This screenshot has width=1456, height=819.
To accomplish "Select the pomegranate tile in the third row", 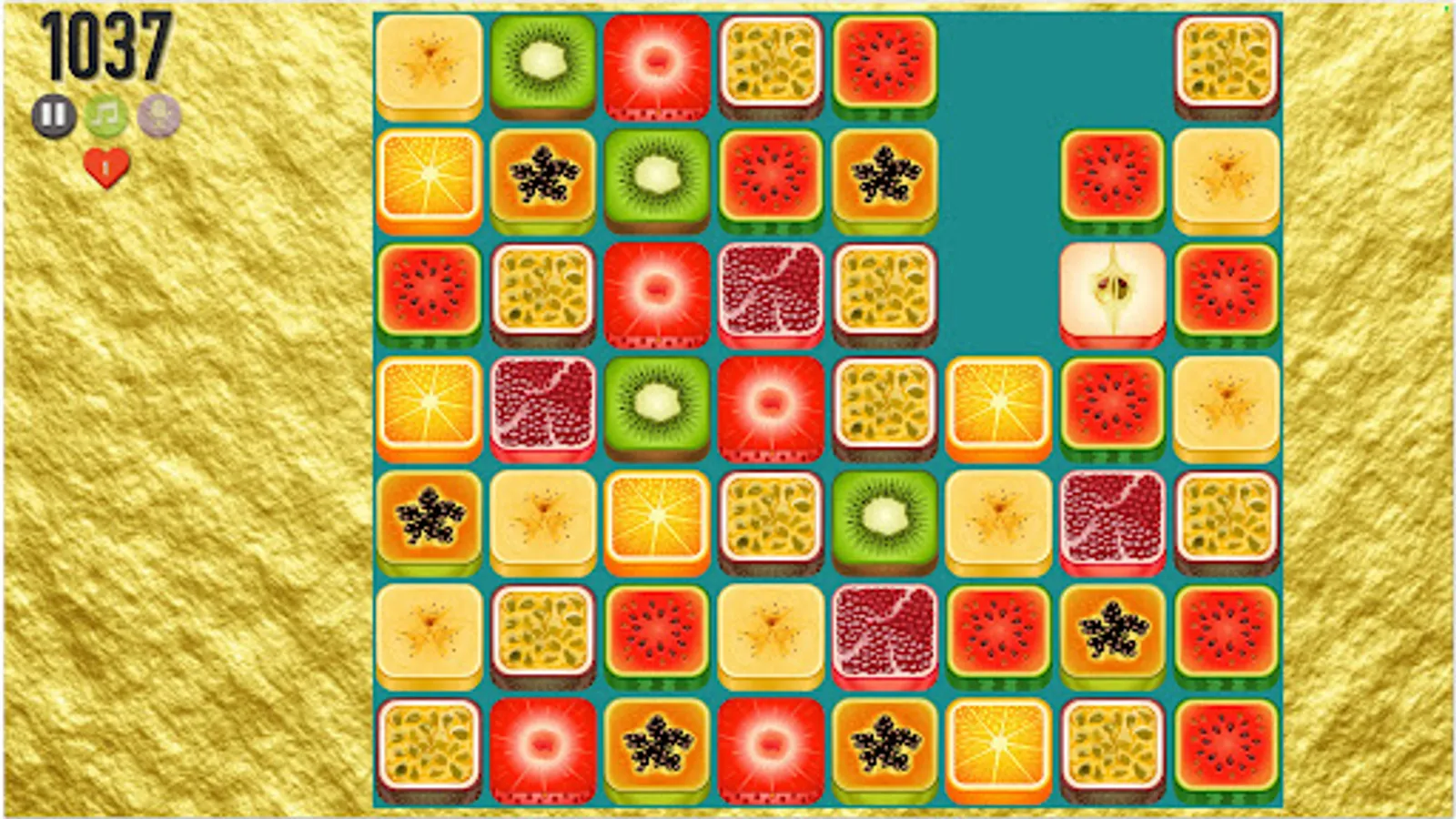I will coord(769,291).
